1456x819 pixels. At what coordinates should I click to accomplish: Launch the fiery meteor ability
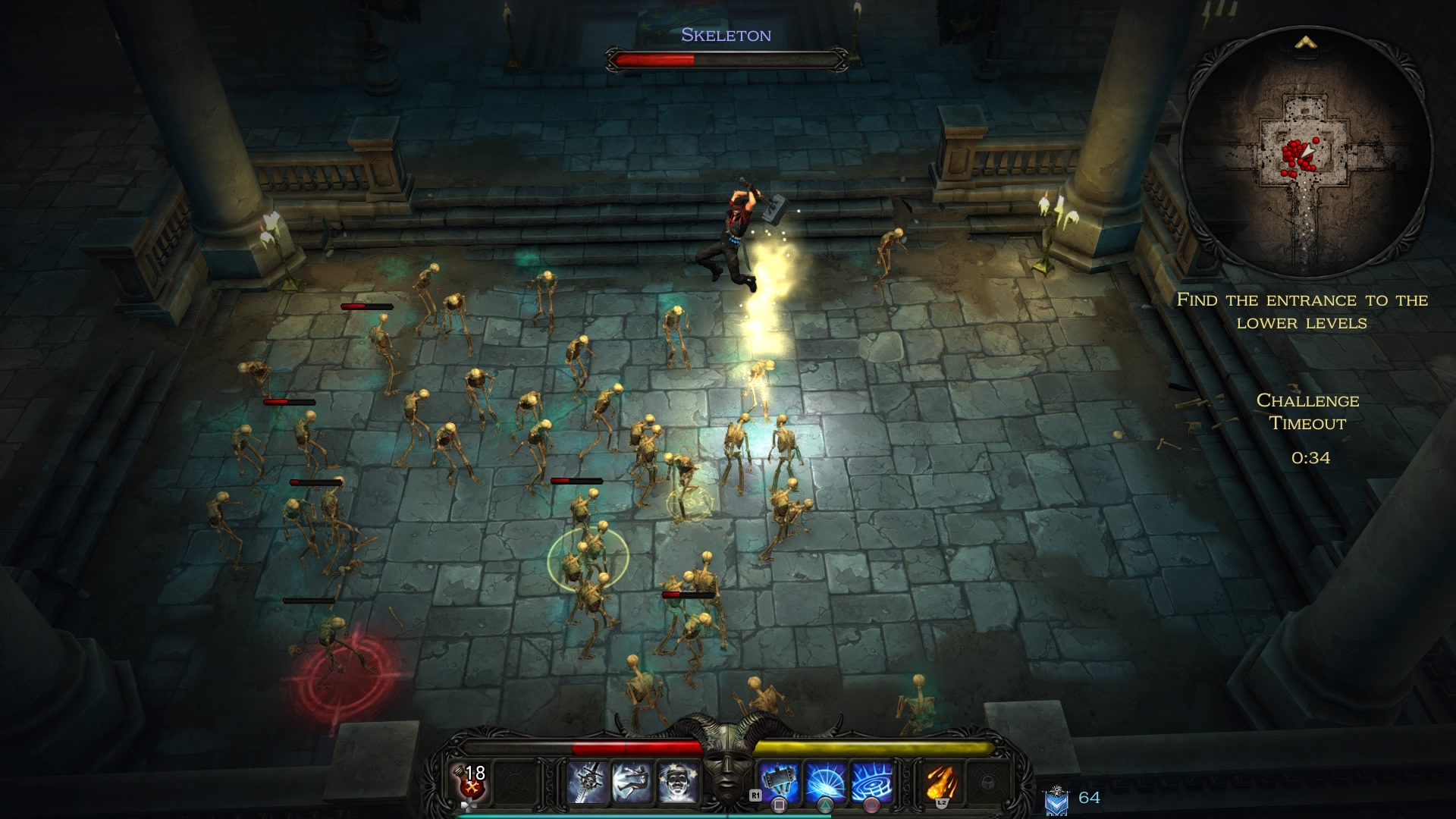[942, 783]
